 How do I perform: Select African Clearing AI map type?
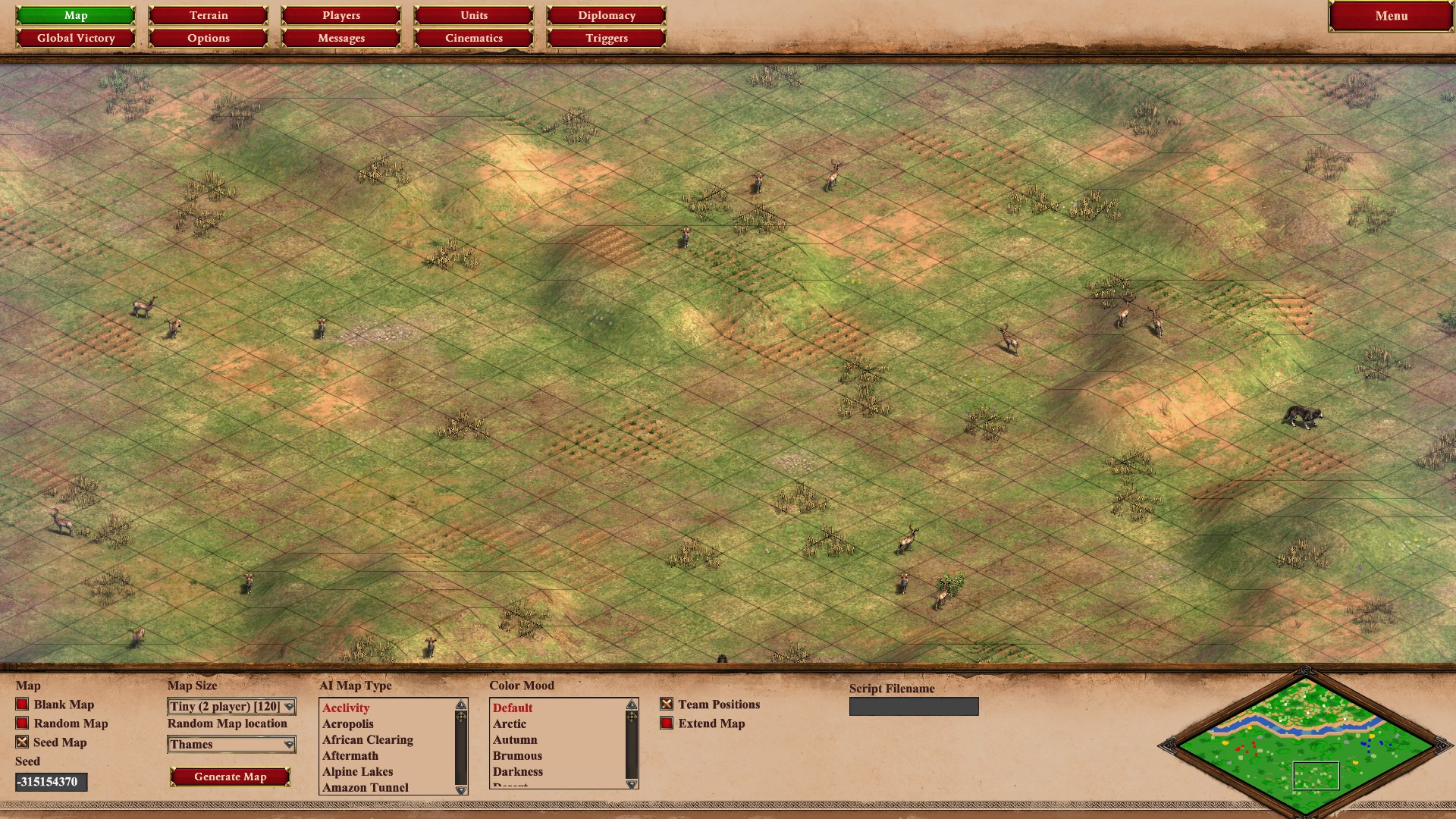pos(368,740)
